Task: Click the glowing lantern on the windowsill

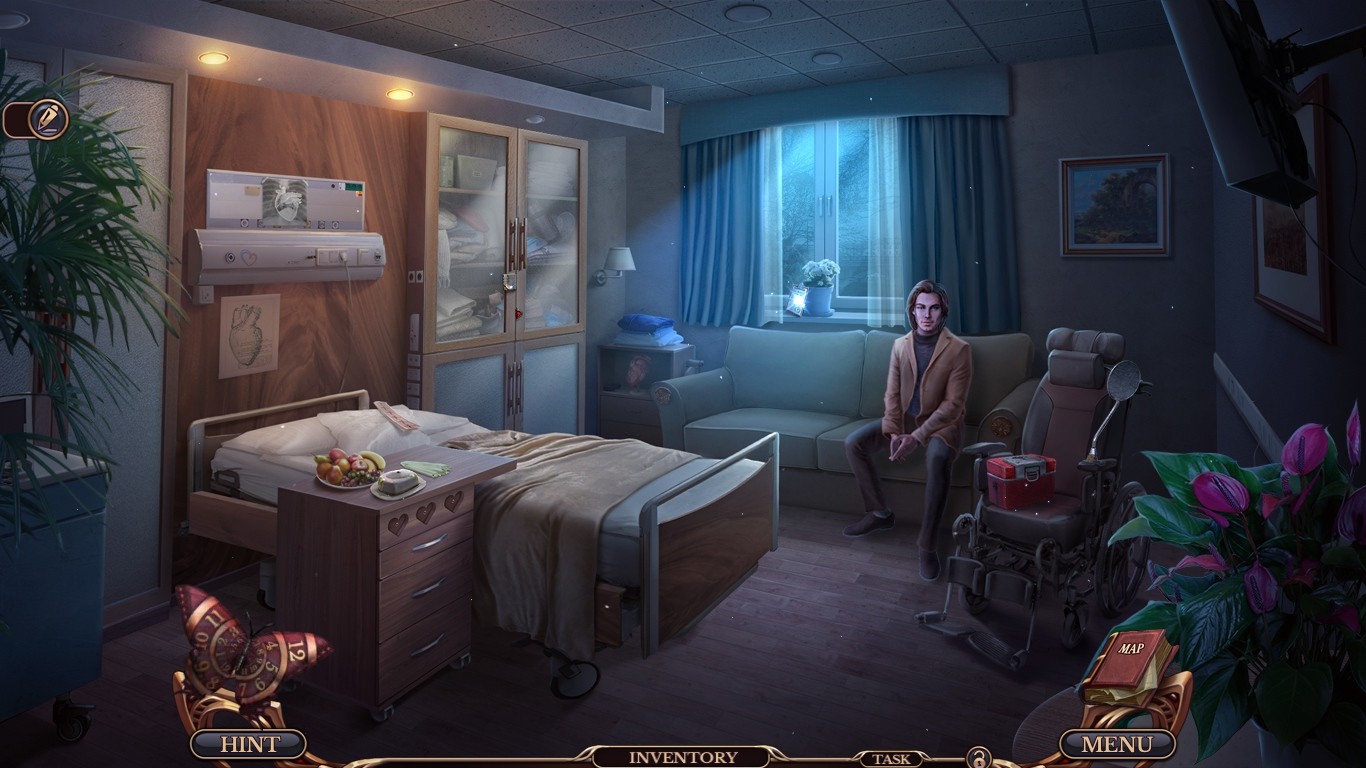Action: (797, 302)
